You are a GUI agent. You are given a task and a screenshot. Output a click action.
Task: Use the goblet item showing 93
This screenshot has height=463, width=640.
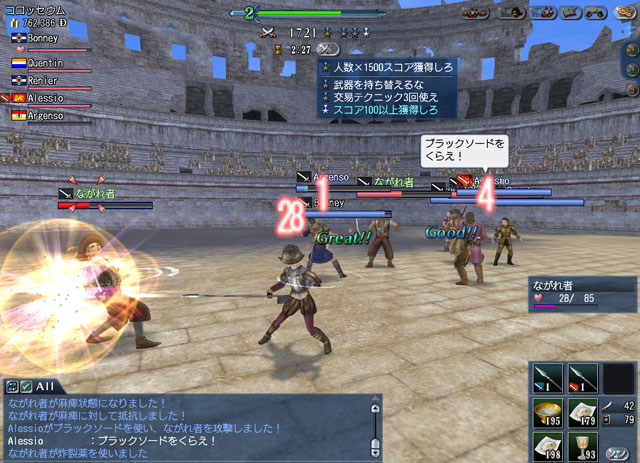[582, 444]
